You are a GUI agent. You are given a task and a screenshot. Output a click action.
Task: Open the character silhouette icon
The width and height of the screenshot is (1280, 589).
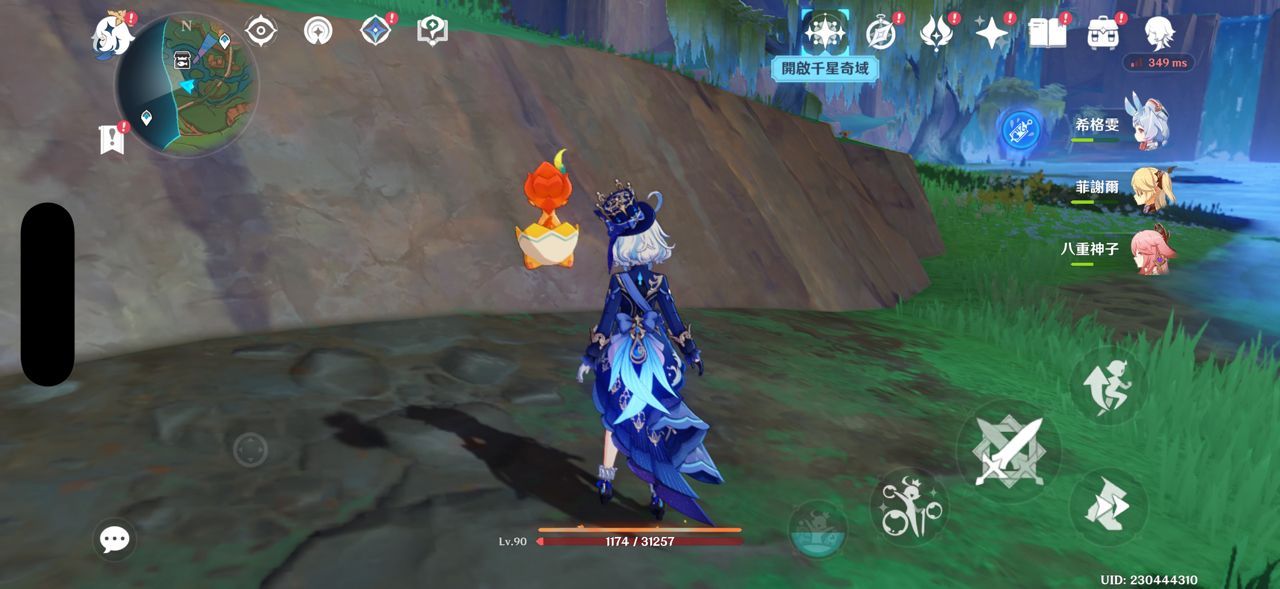pyautogui.click(x=1158, y=33)
